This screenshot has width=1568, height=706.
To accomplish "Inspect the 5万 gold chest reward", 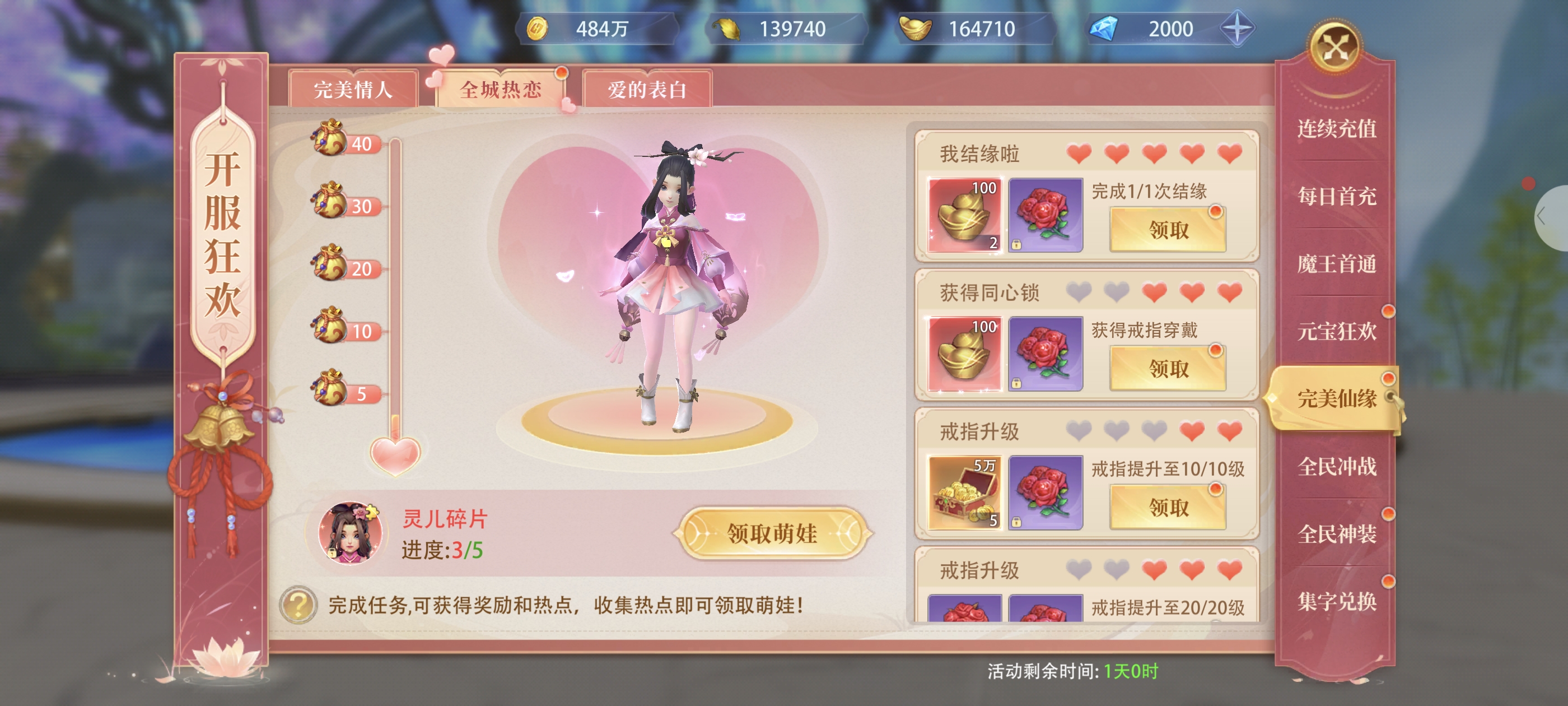I will [964, 492].
